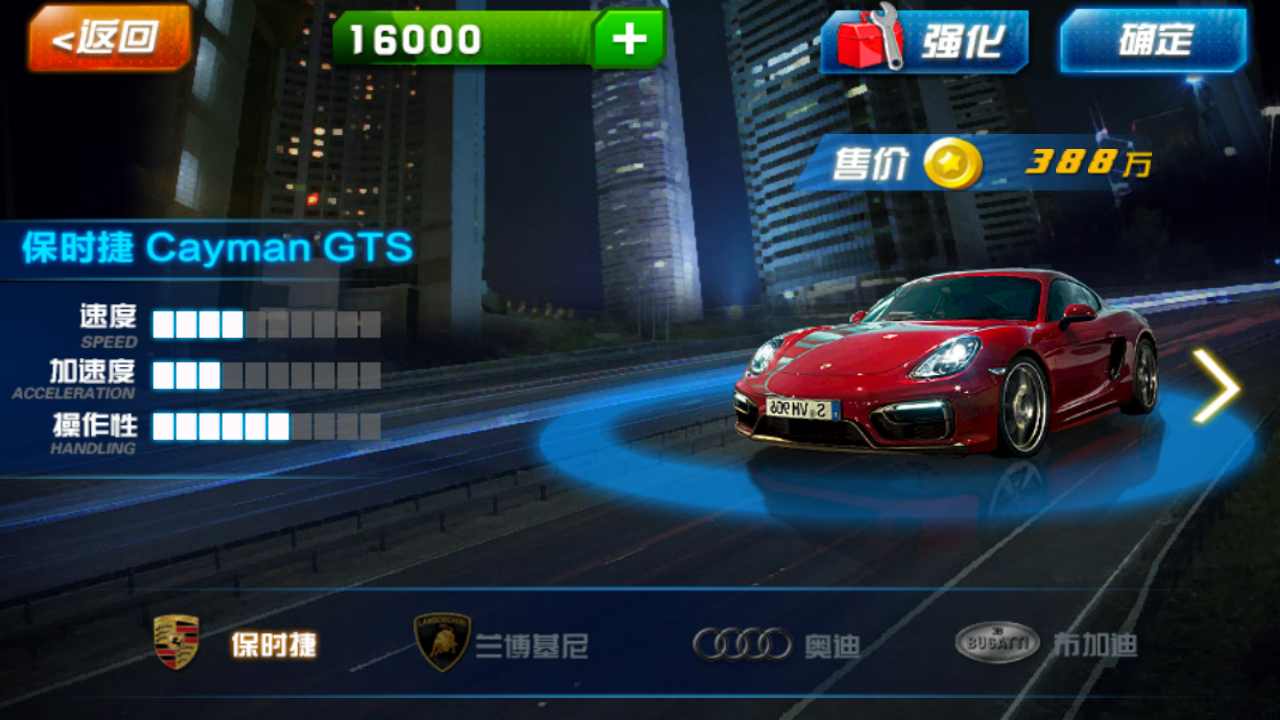This screenshot has width=1280, height=720.
Task: Click the 速度 speed stat bar
Action: [x=265, y=325]
